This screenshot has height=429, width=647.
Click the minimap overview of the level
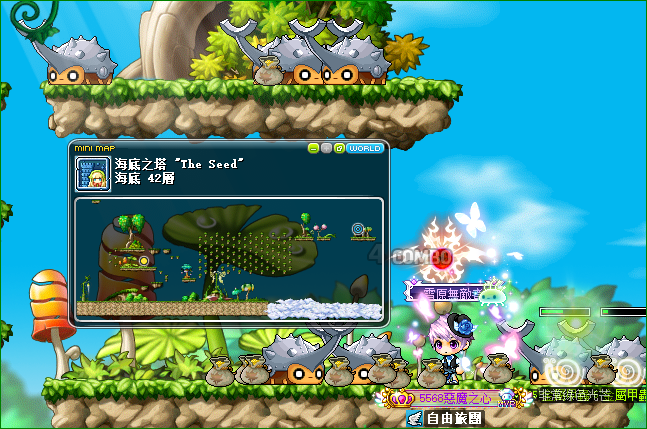[x=228, y=258]
